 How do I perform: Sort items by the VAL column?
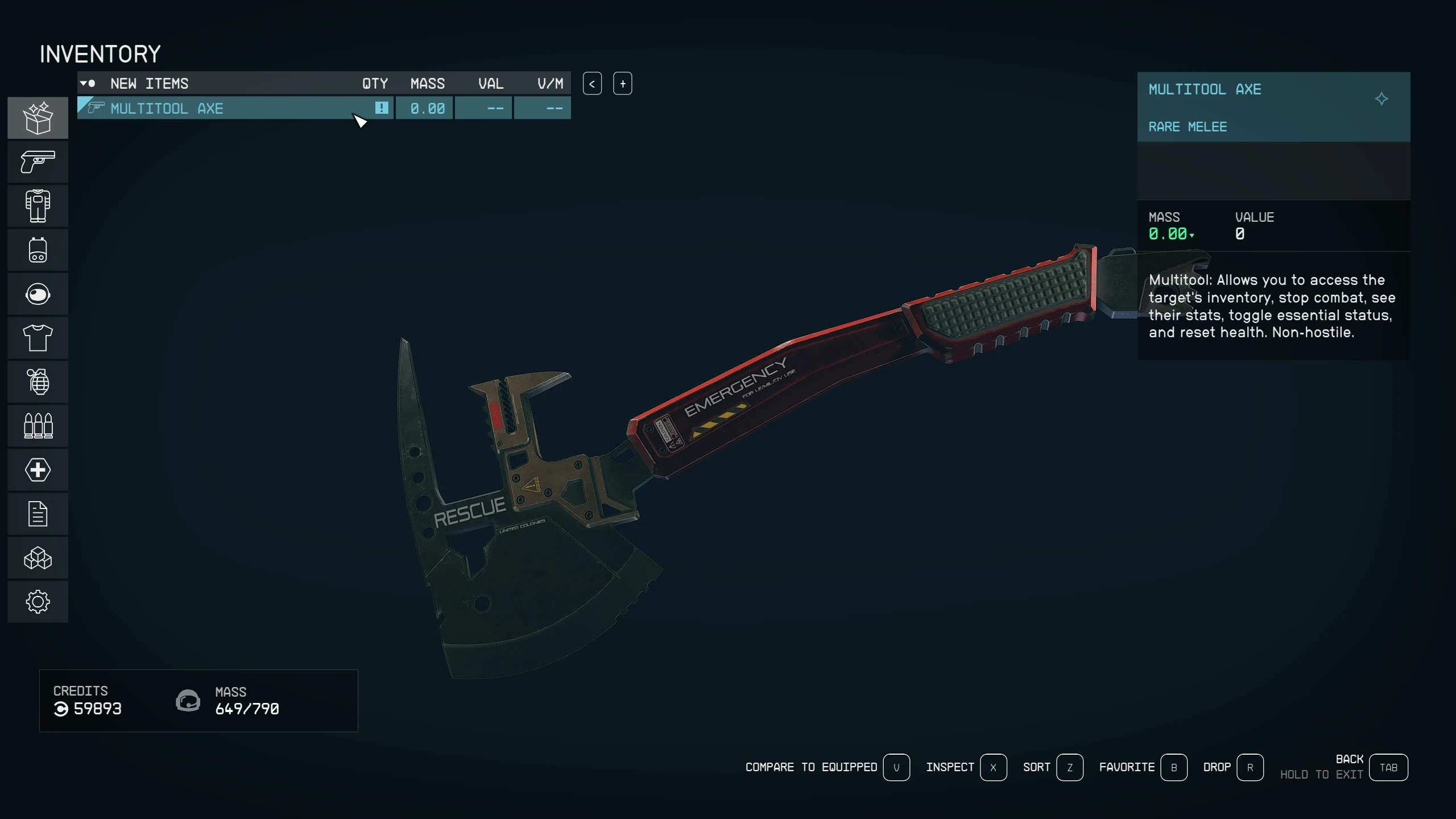click(490, 84)
